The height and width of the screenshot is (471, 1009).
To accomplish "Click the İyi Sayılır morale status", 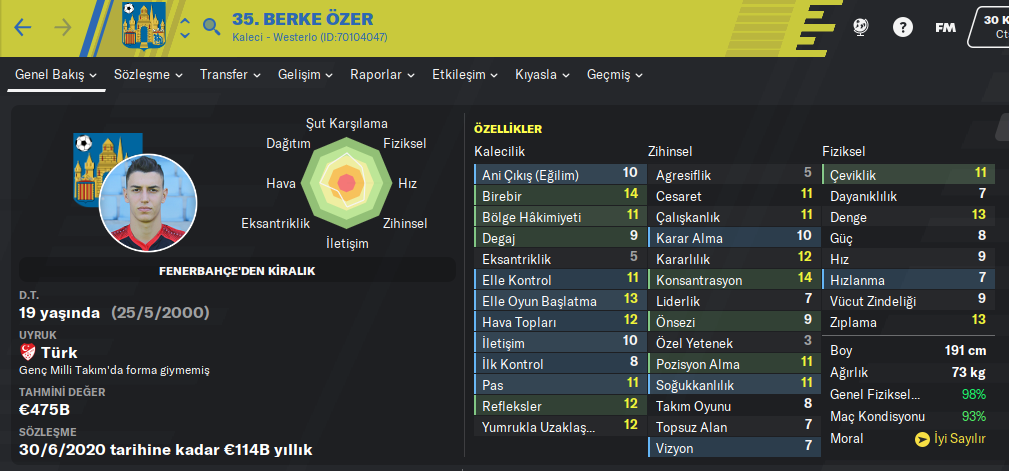I will coord(951,438).
